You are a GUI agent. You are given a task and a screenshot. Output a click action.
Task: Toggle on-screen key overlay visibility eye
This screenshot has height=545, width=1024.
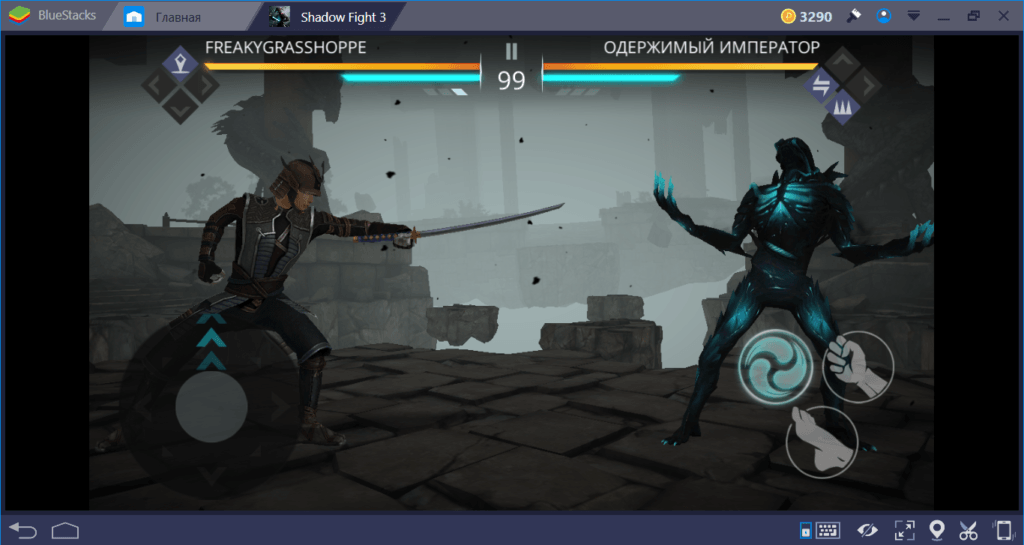[x=867, y=530]
